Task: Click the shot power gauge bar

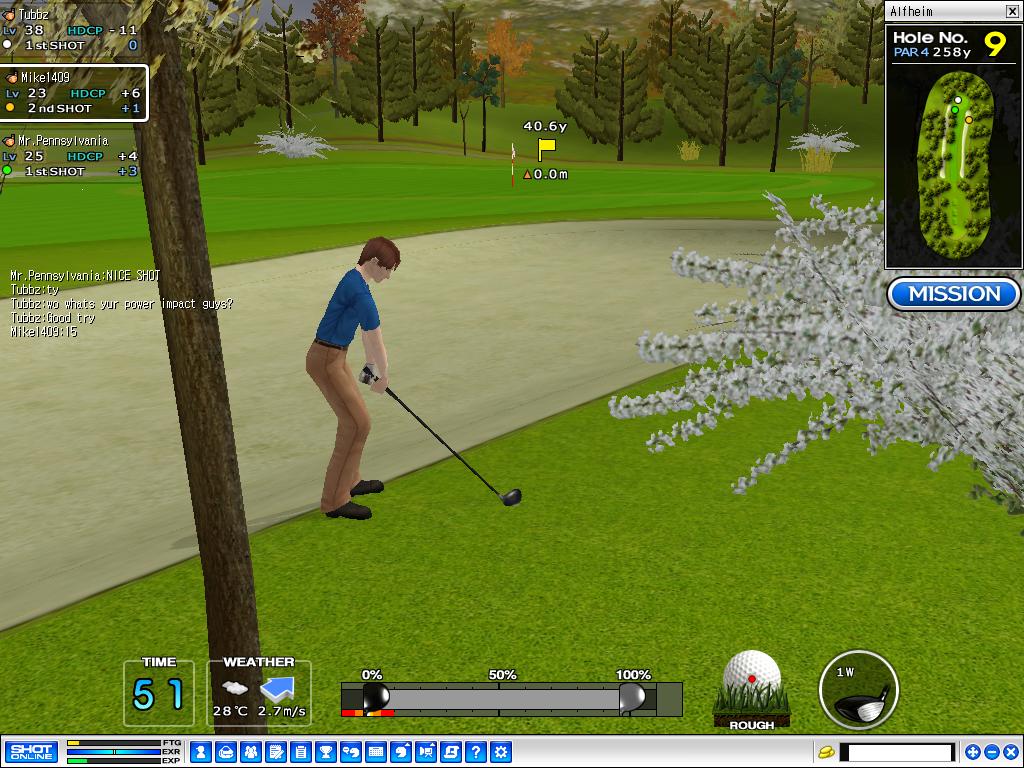Action: pyautogui.click(x=511, y=698)
